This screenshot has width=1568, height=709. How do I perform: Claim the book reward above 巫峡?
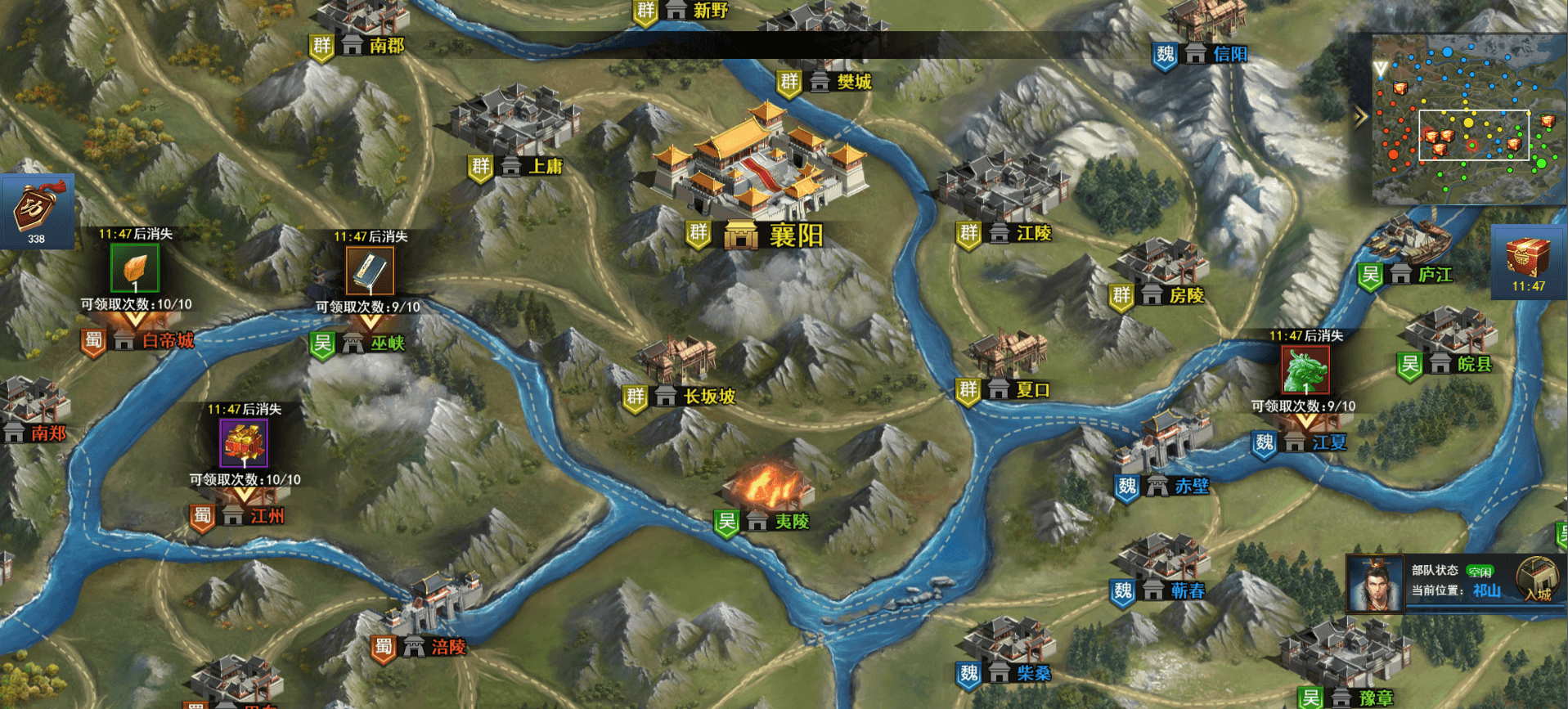[370, 271]
